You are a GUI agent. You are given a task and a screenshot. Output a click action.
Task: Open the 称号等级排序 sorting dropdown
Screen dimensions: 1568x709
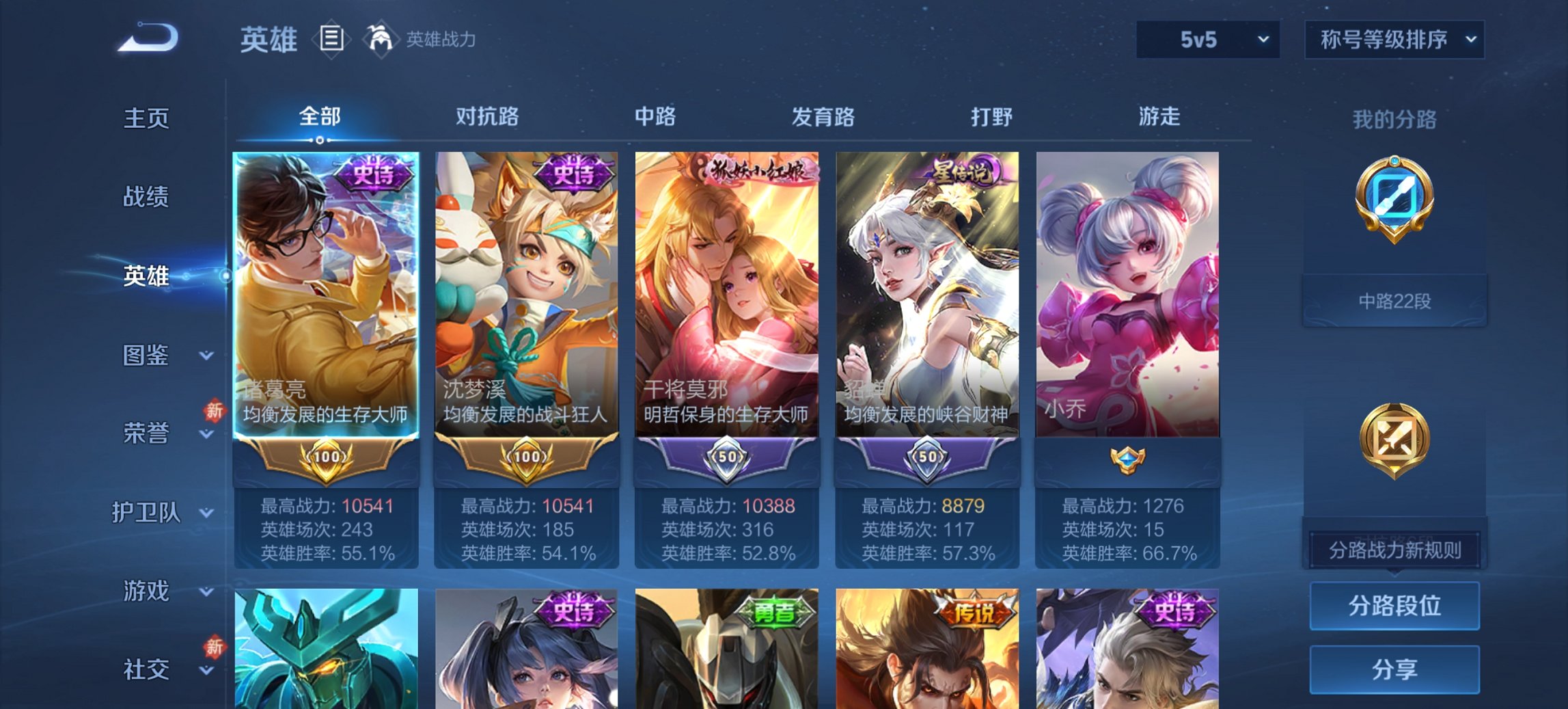pyautogui.click(x=1394, y=40)
